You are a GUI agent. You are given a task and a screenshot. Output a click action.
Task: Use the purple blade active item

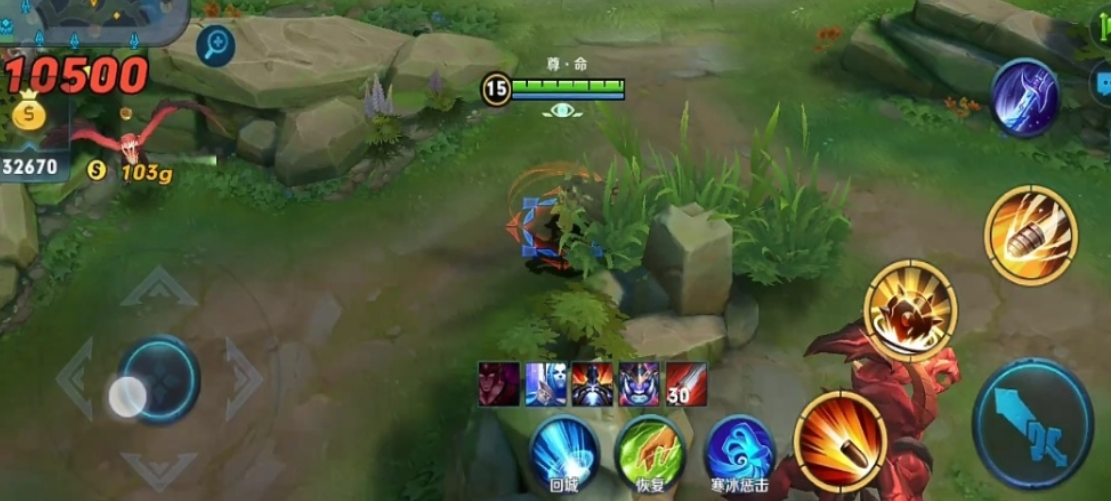tap(1025, 98)
